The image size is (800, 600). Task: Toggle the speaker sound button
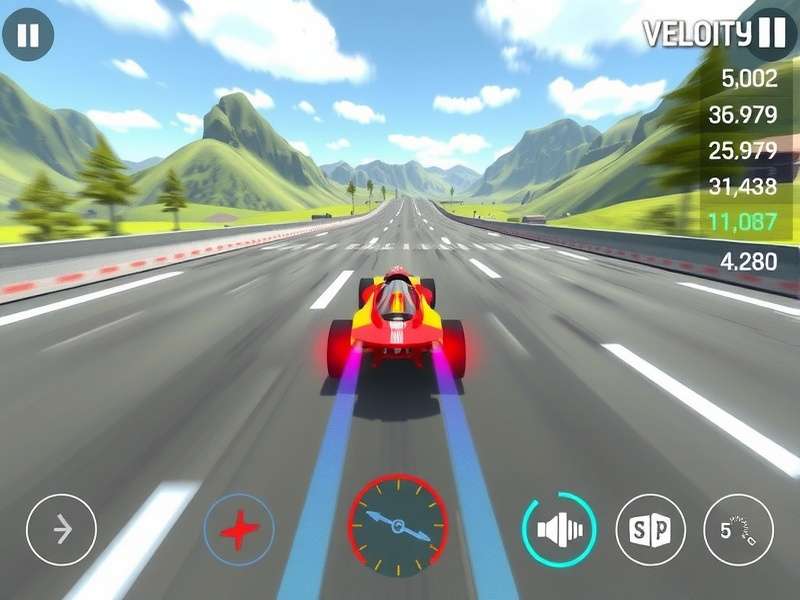pos(559,529)
